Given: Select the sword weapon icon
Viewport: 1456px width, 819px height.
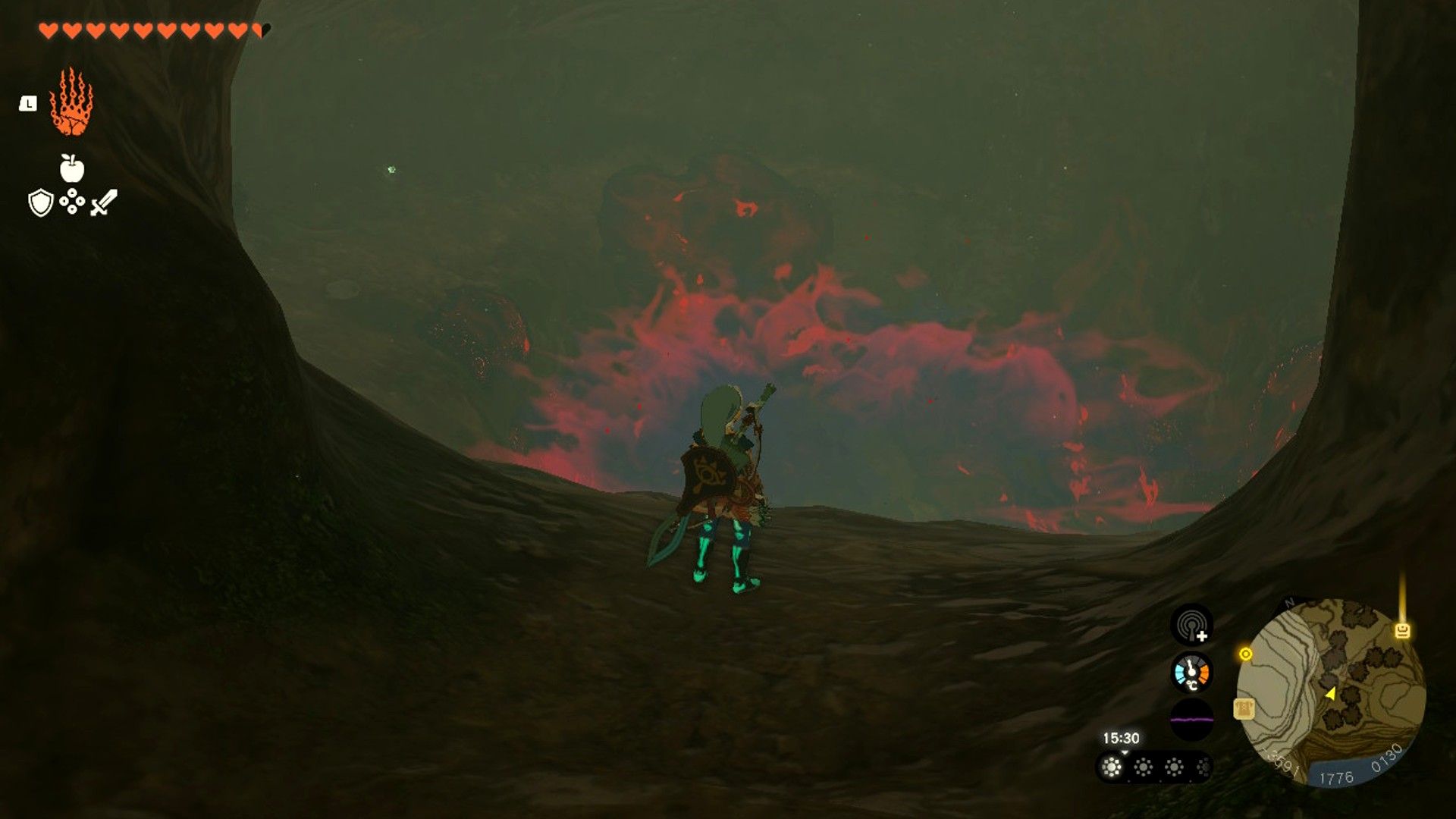Looking at the screenshot, I should click(x=103, y=202).
